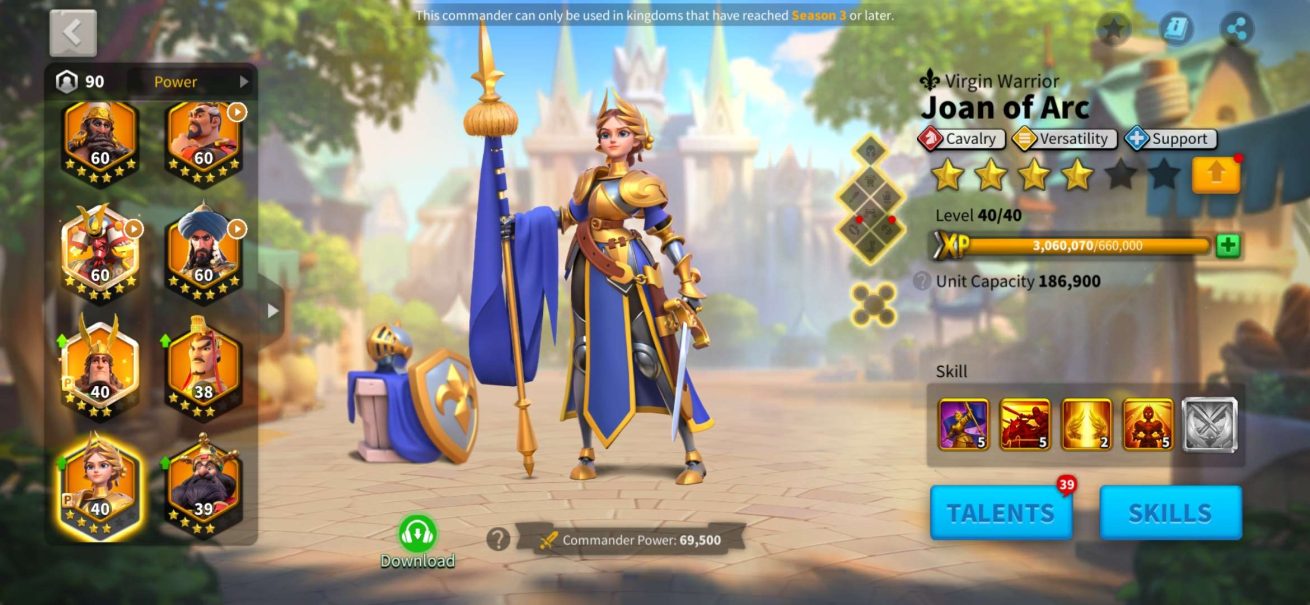
Task: Share this commander via share icon
Action: click(1237, 29)
